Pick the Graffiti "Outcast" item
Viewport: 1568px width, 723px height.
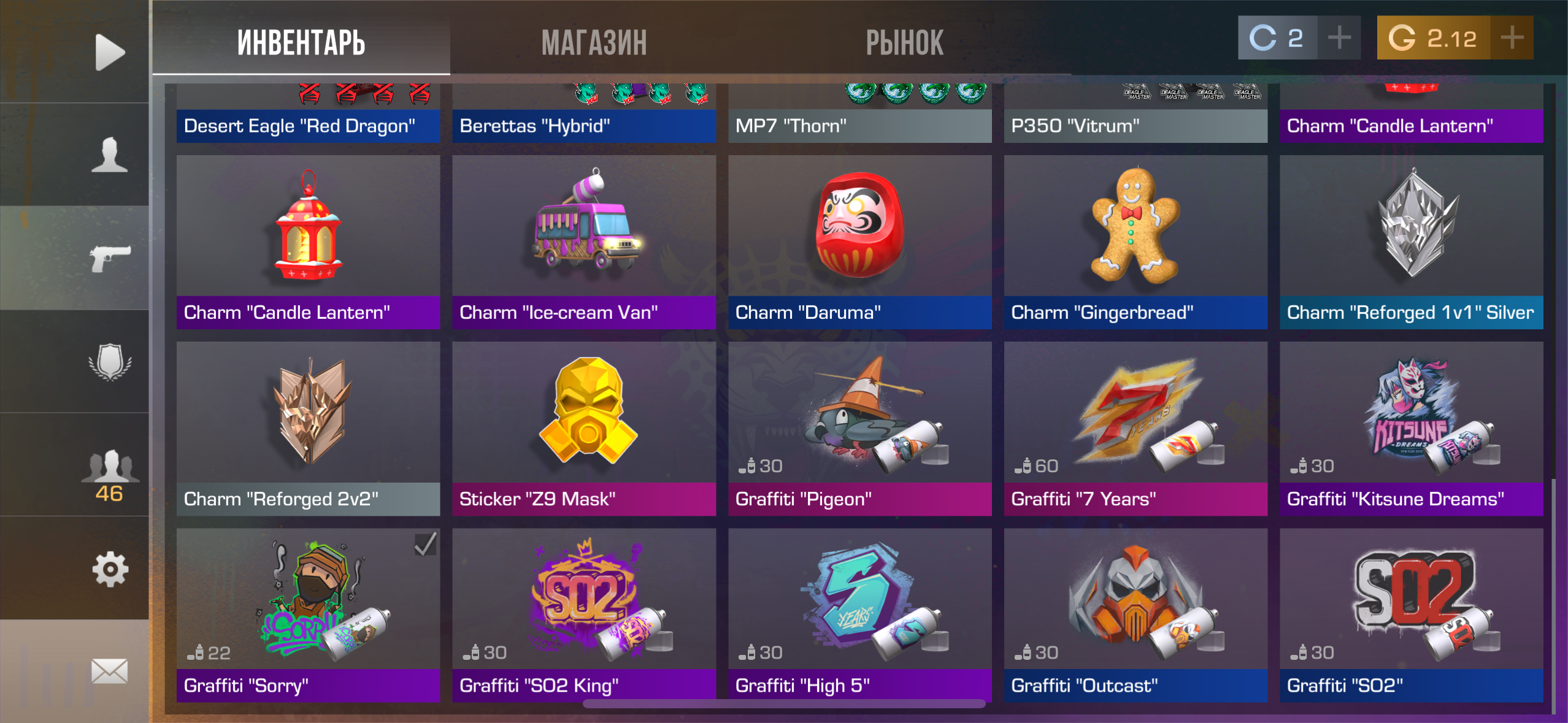[1136, 614]
